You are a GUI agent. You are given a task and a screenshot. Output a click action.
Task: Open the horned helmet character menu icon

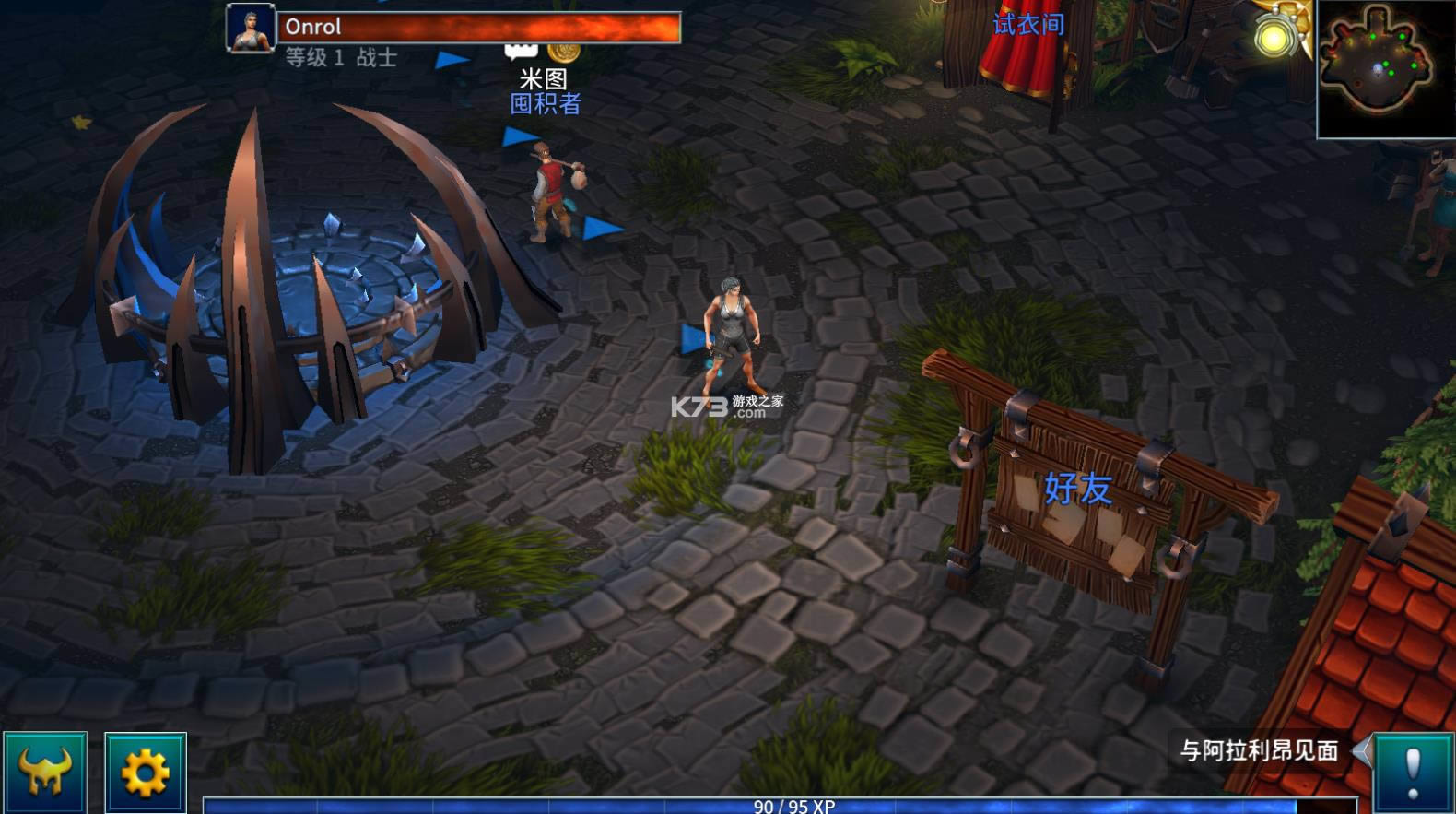(43, 773)
